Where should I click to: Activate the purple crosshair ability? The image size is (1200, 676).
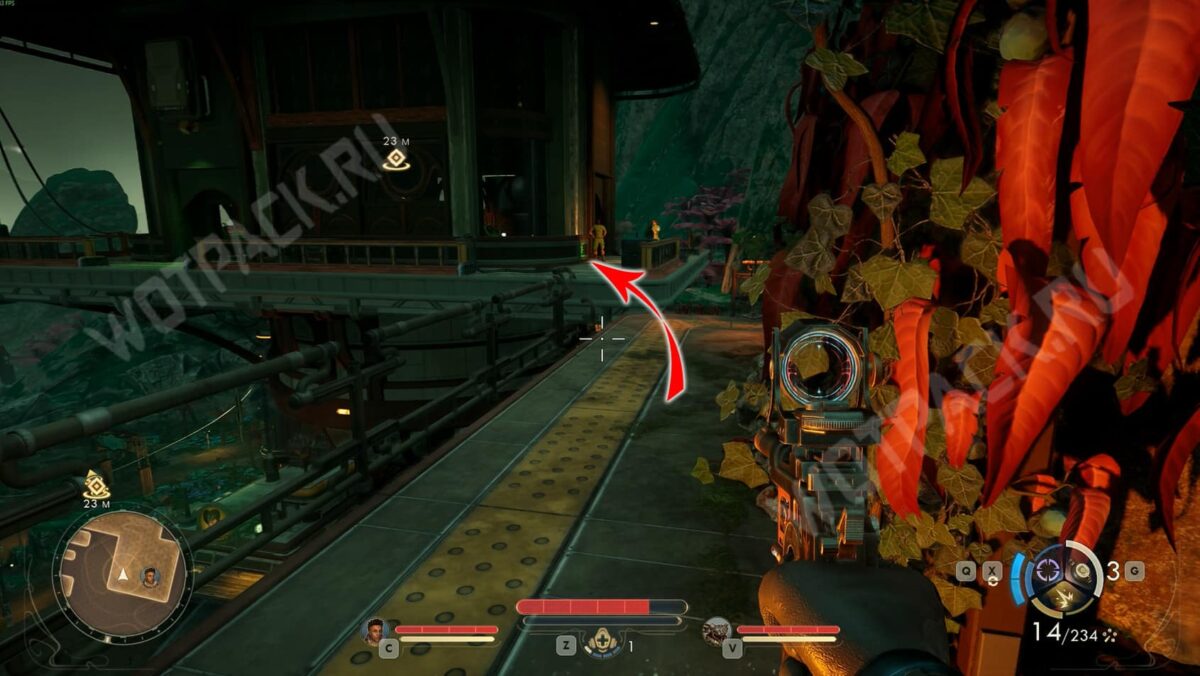1048,570
